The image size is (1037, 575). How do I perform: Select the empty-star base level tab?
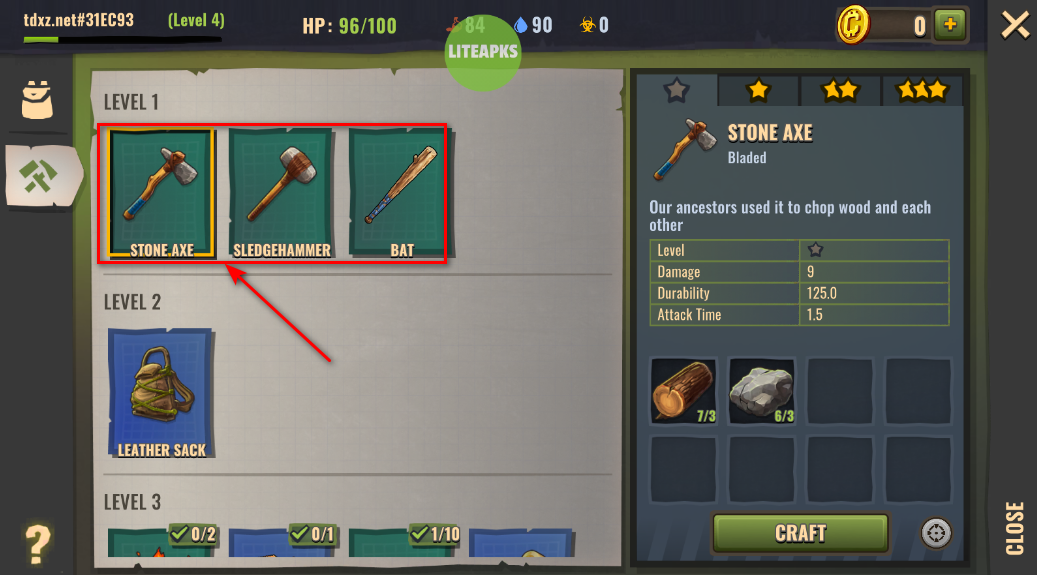click(677, 90)
